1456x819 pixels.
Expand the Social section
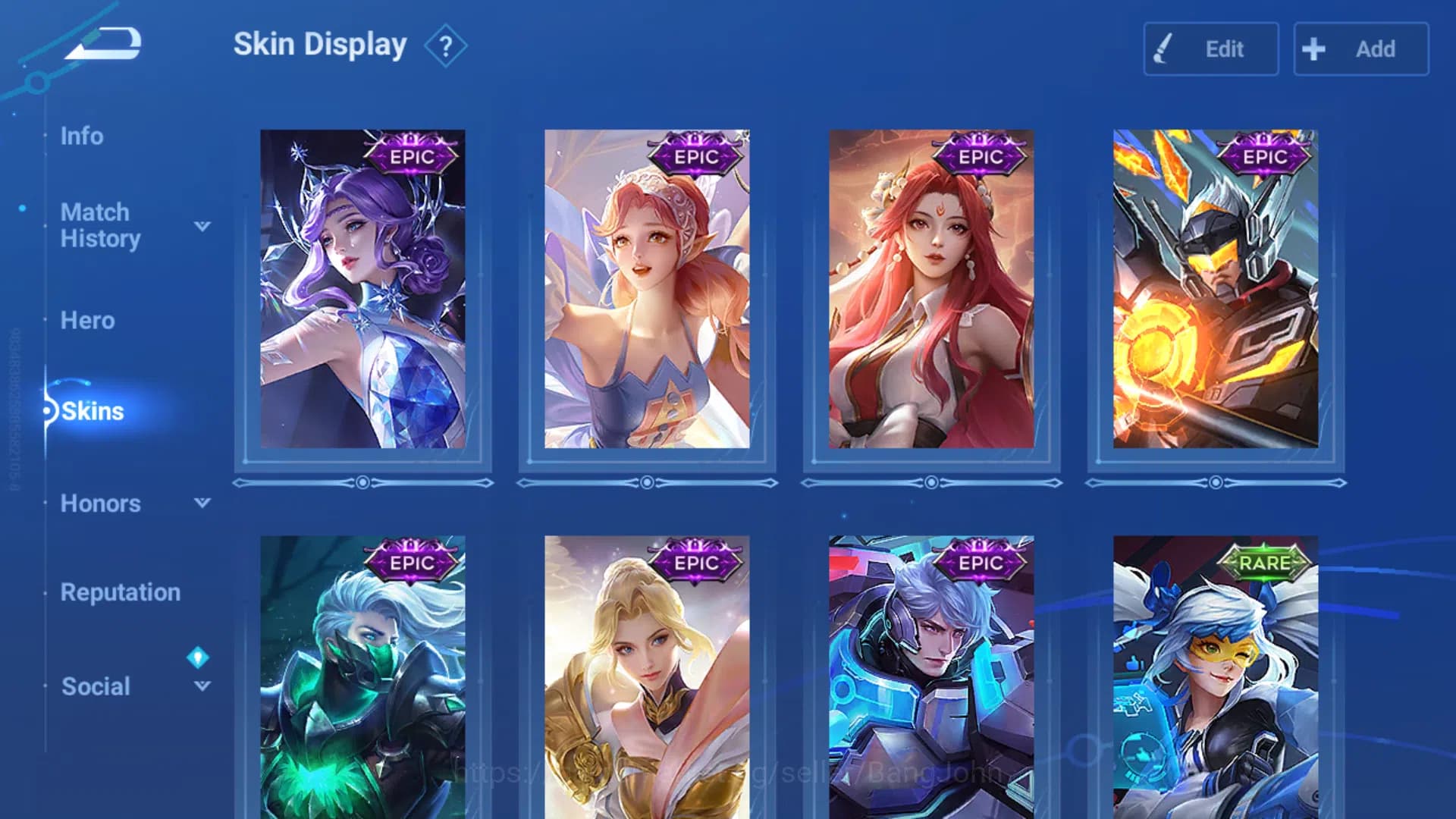pos(201,686)
